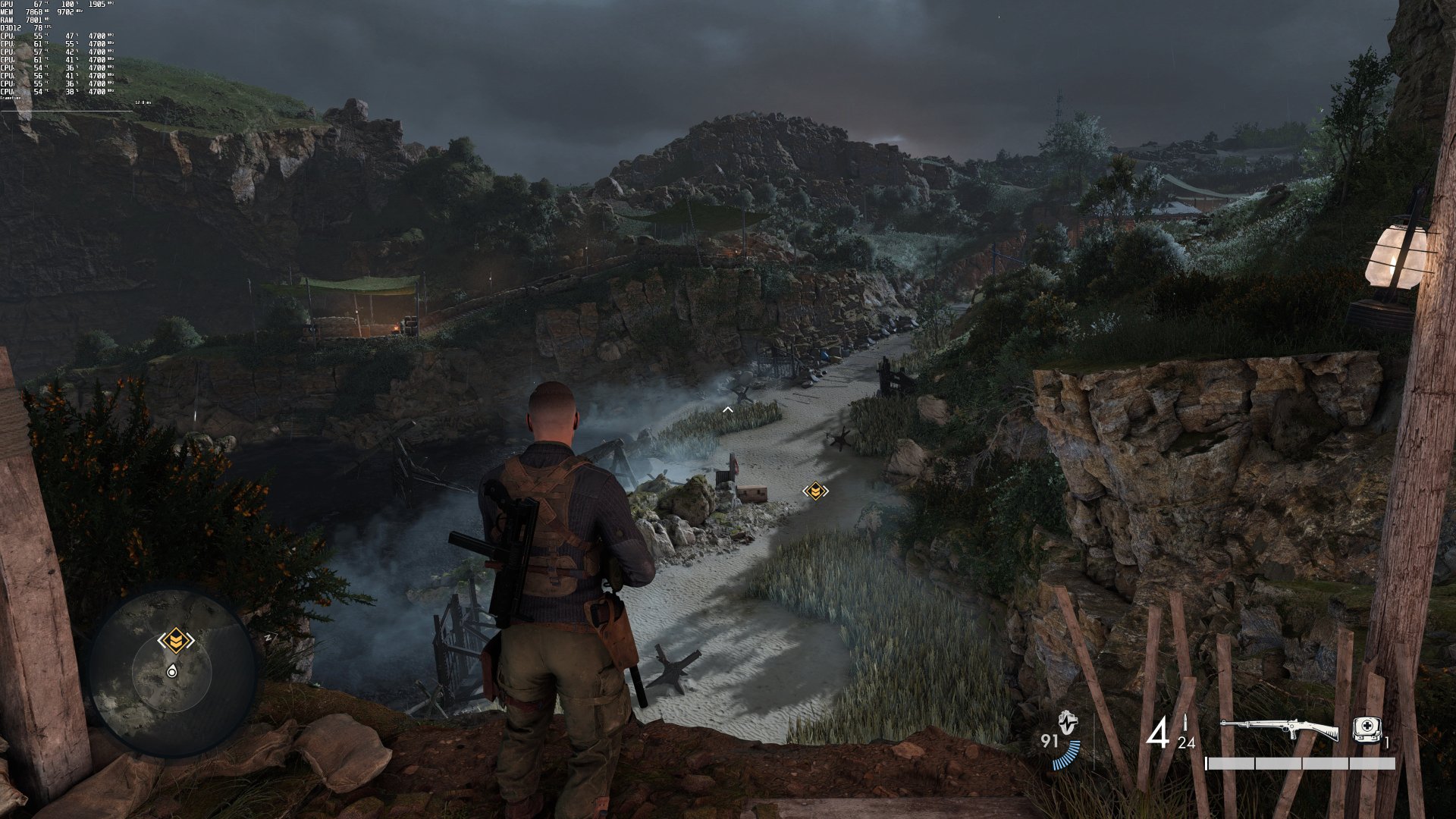Click the medkit quantity showing 1
This screenshot has width=1456, height=819.
pyautogui.click(x=1388, y=741)
